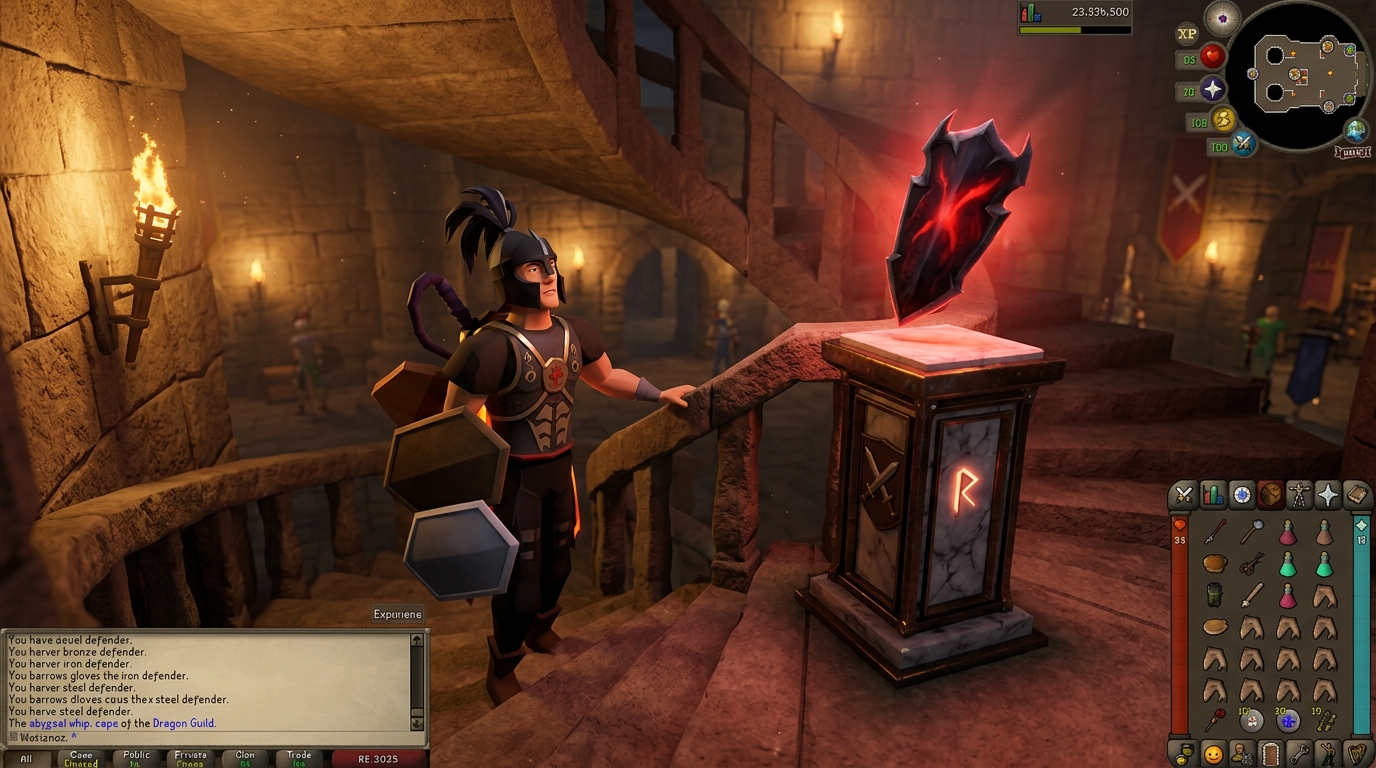Click the XP orb button
Screen dimensions: 1376x768
(x=1187, y=34)
